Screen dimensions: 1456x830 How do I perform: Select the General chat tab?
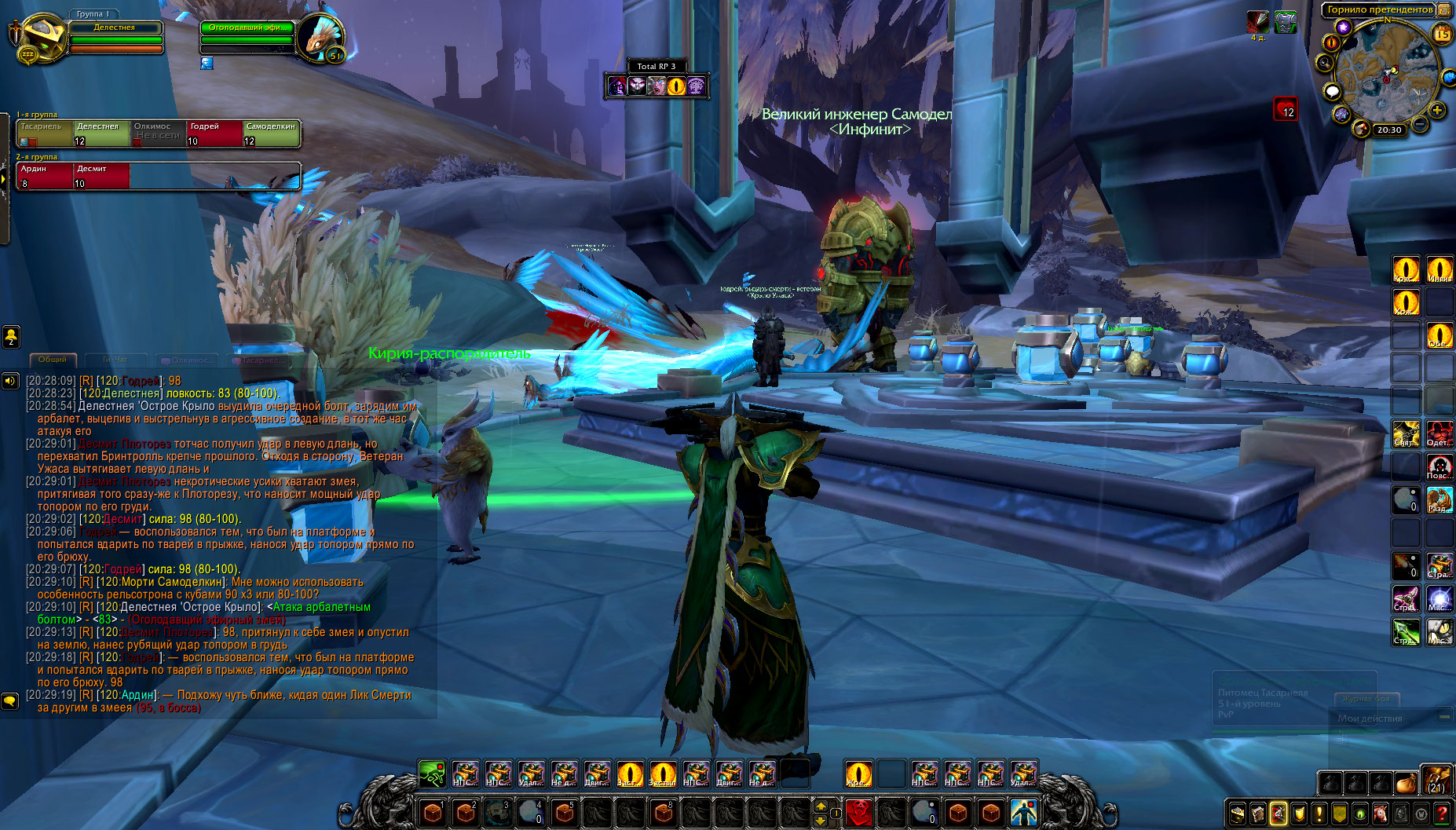click(x=53, y=360)
